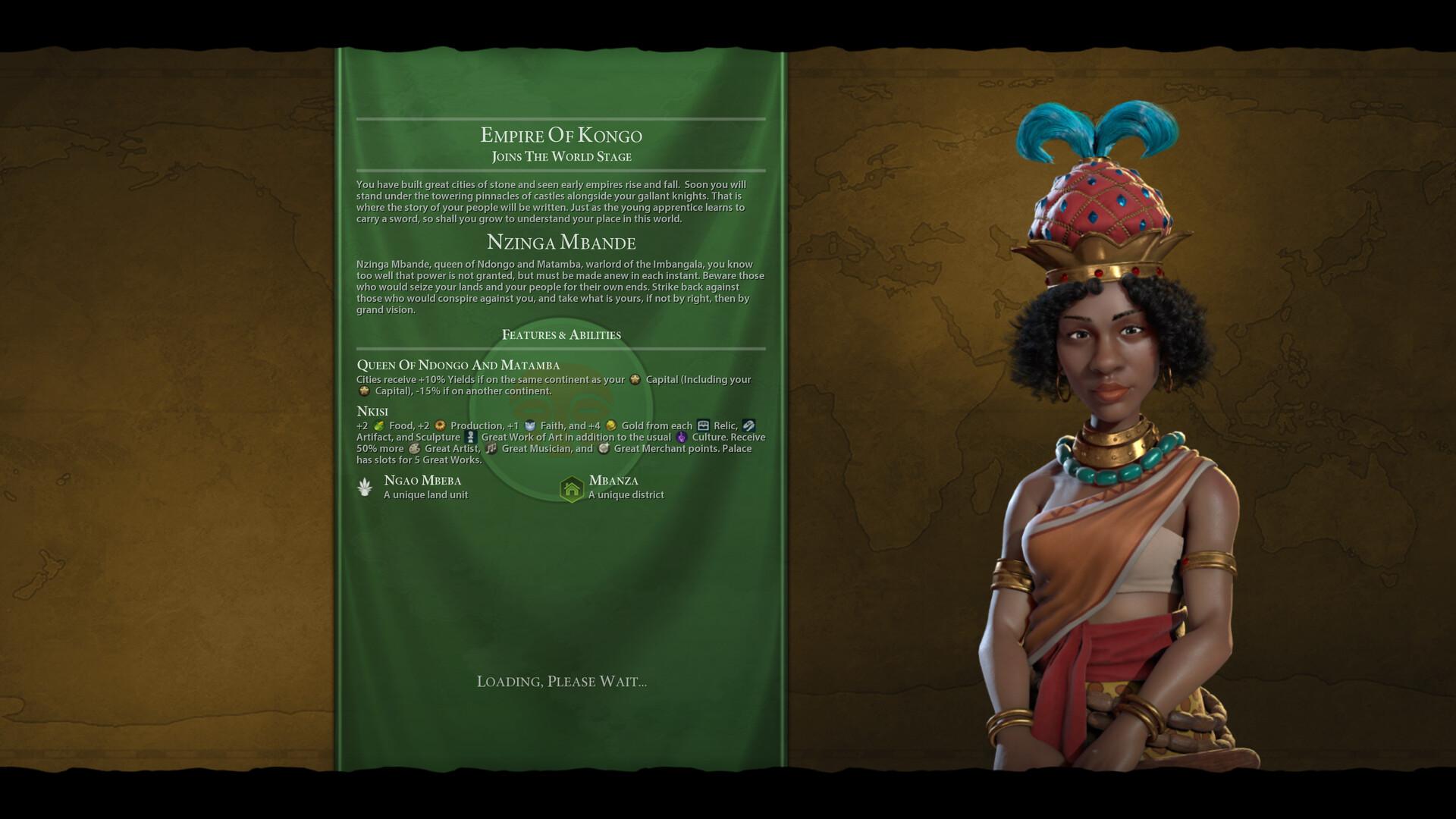Click the Production gears icon
Image resolution: width=1456 pixels, height=819 pixels.
point(441,426)
